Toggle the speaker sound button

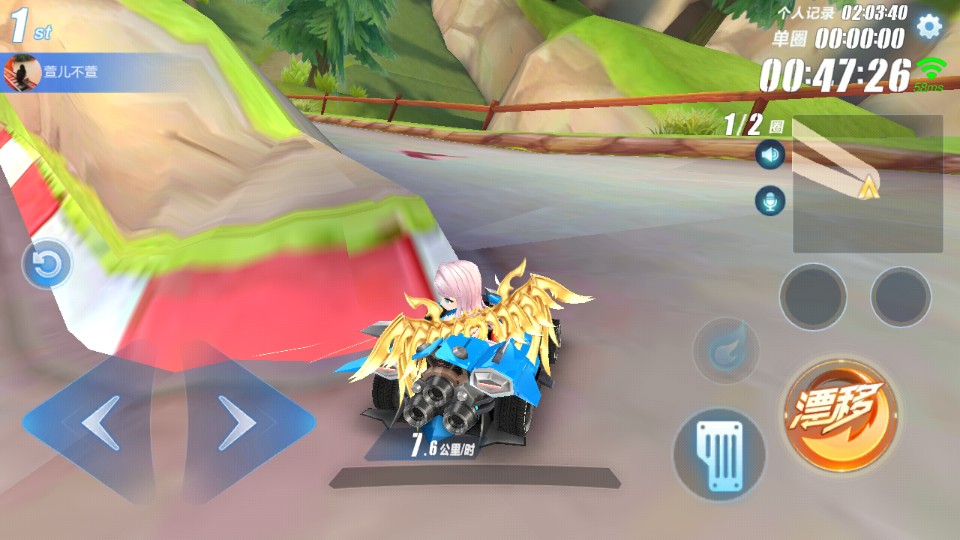point(769,155)
